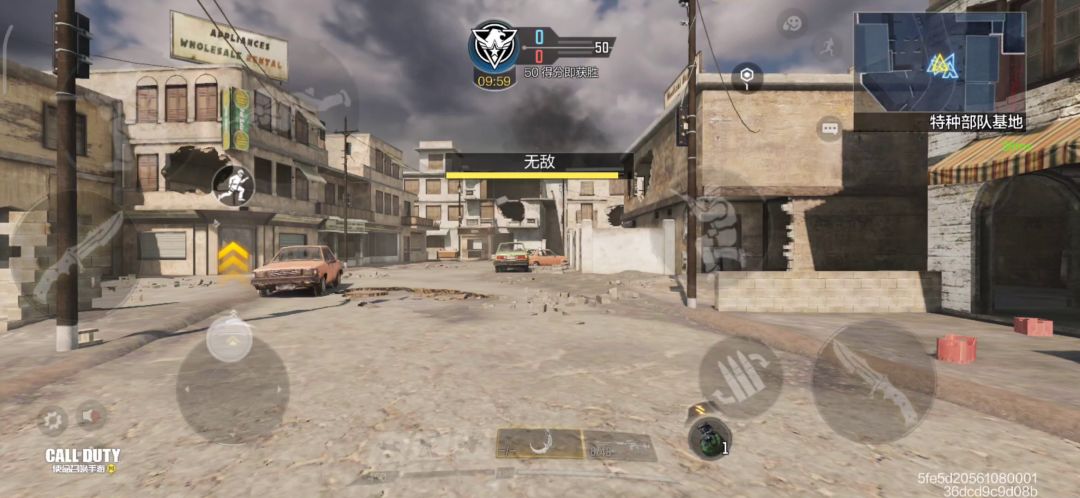Select the hexagon map marker icon
This screenshot has width=1080, height=498.
[x=746, y=76]
